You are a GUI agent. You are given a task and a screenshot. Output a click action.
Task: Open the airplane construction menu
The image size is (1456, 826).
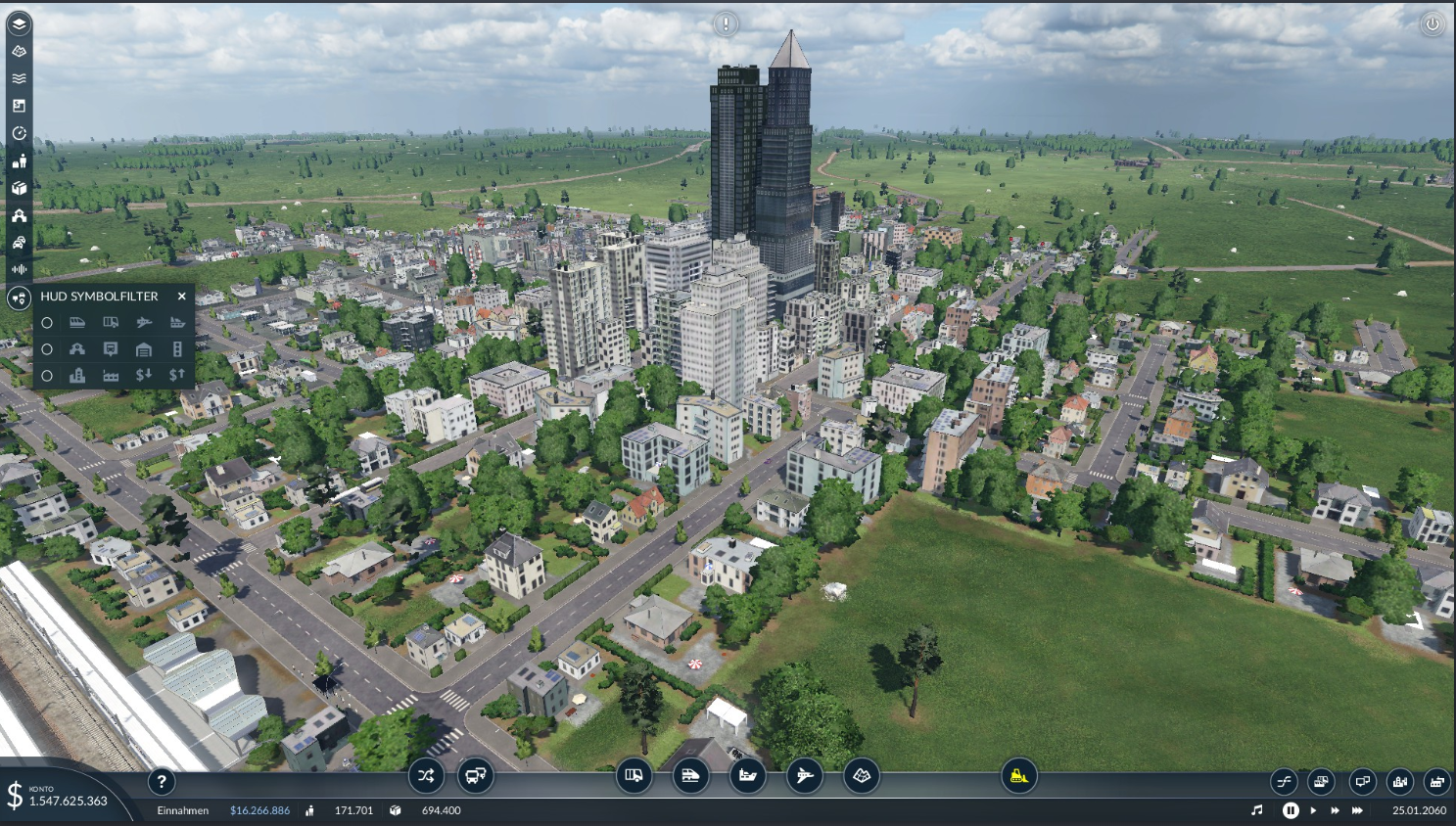point(805,776)
